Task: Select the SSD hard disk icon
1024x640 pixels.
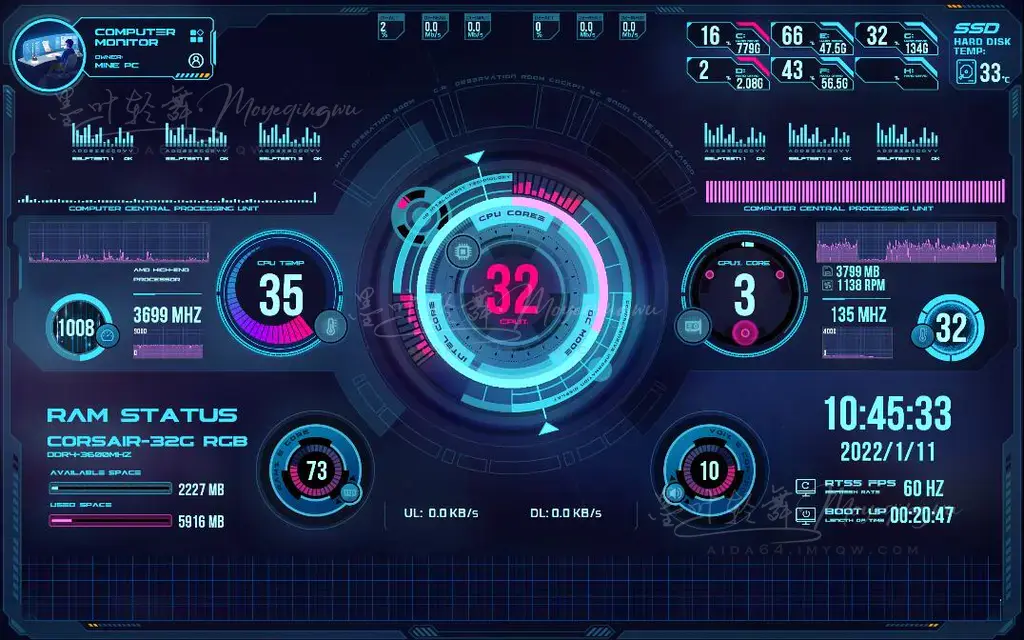Action: tap(966, 72)
